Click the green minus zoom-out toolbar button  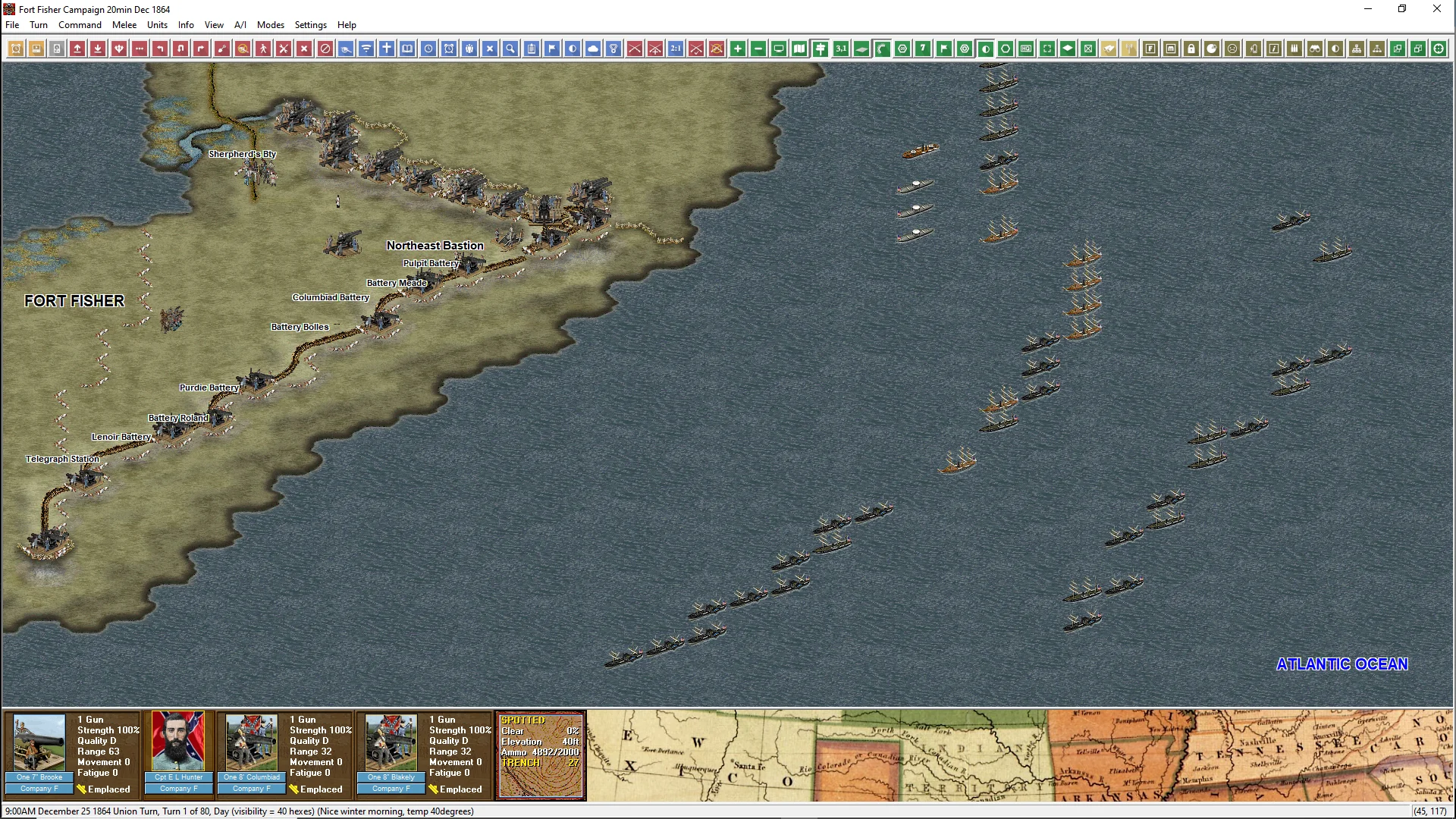point(758,49)
